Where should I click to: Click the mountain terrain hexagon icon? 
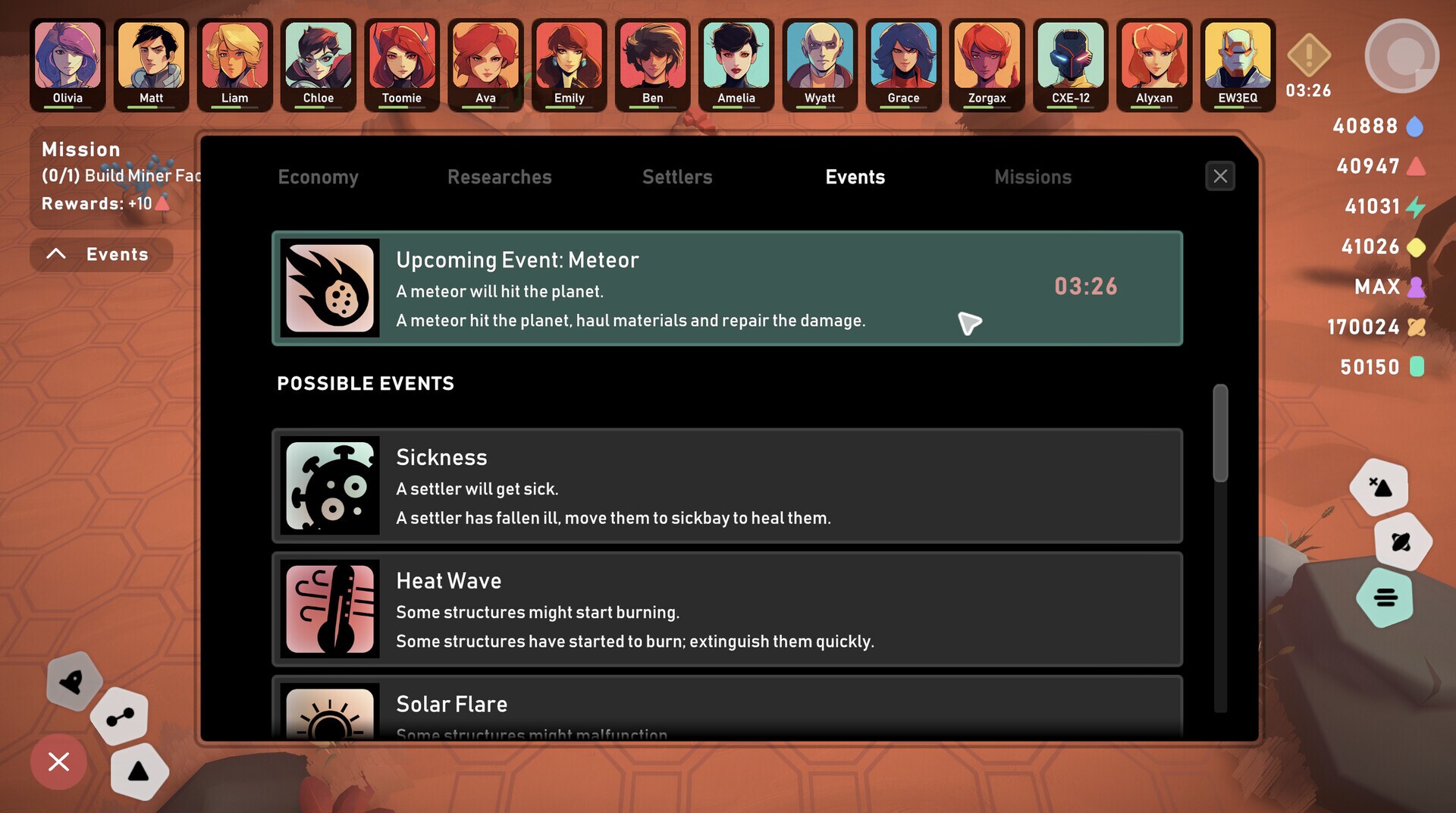tap(1379, 486)
